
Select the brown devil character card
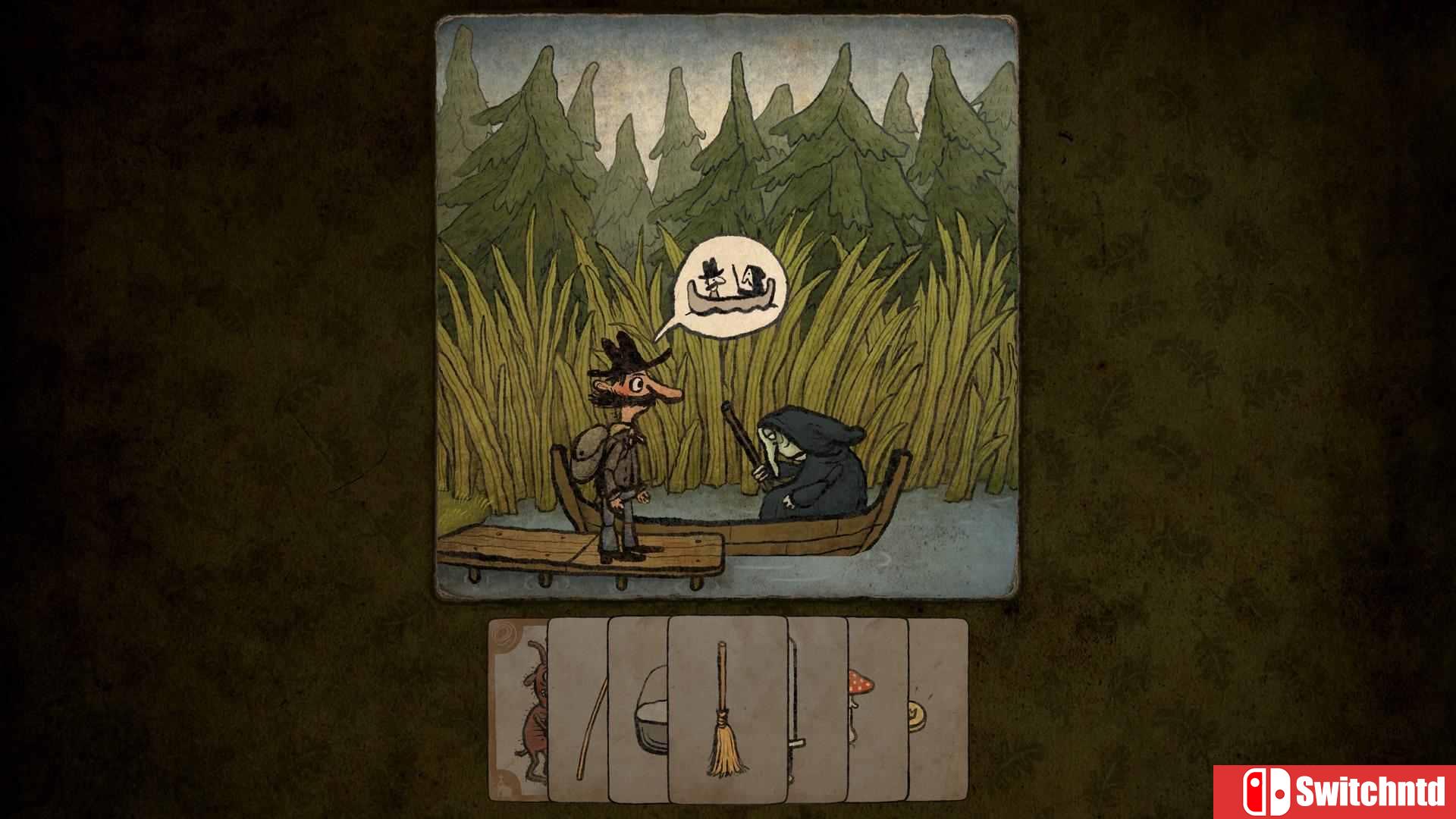[x=519, y=709]
